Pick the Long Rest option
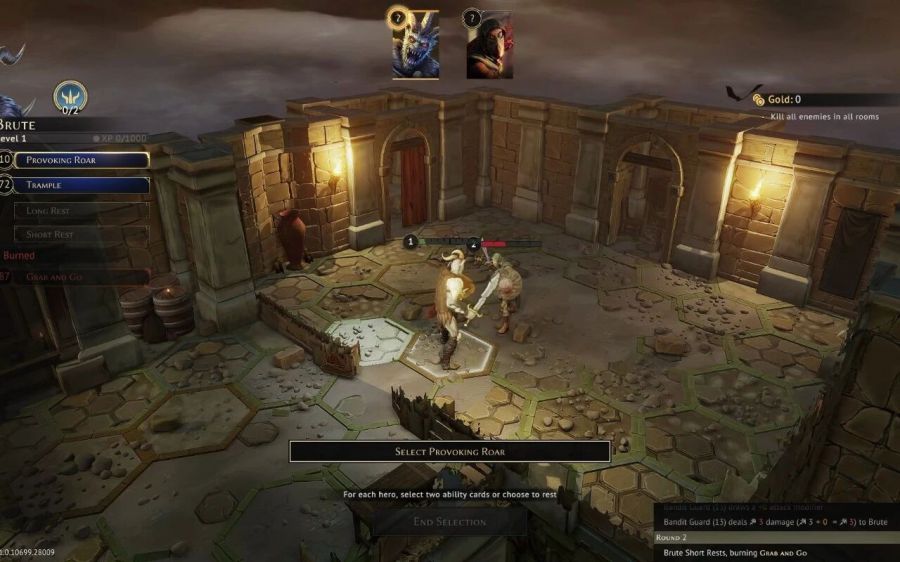Image resolution: width=900 pixels, height=562 pixels. 82,211
